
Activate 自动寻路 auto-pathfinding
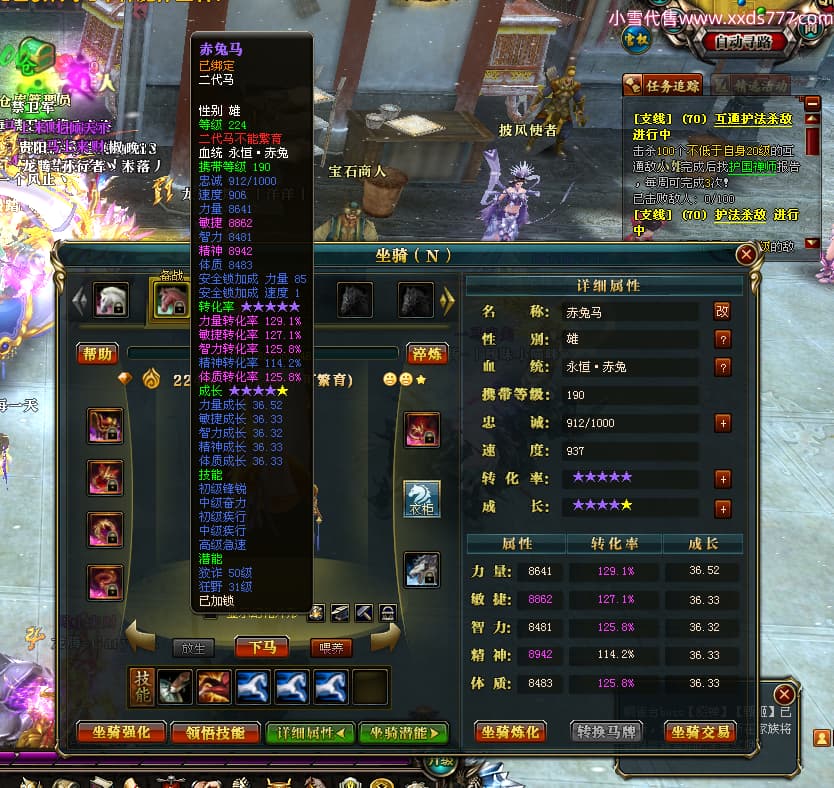point(743,42)
